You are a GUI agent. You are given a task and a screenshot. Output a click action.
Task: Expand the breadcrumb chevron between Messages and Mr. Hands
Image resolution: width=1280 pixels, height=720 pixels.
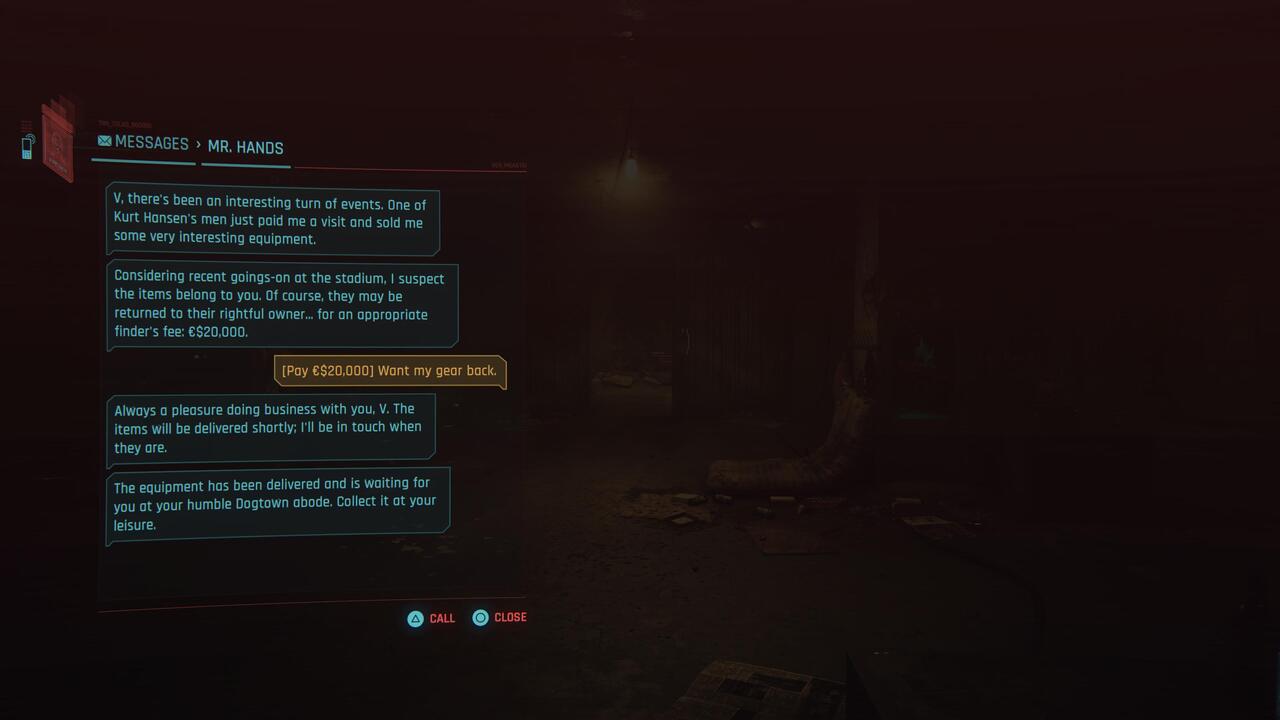[198, 147]
